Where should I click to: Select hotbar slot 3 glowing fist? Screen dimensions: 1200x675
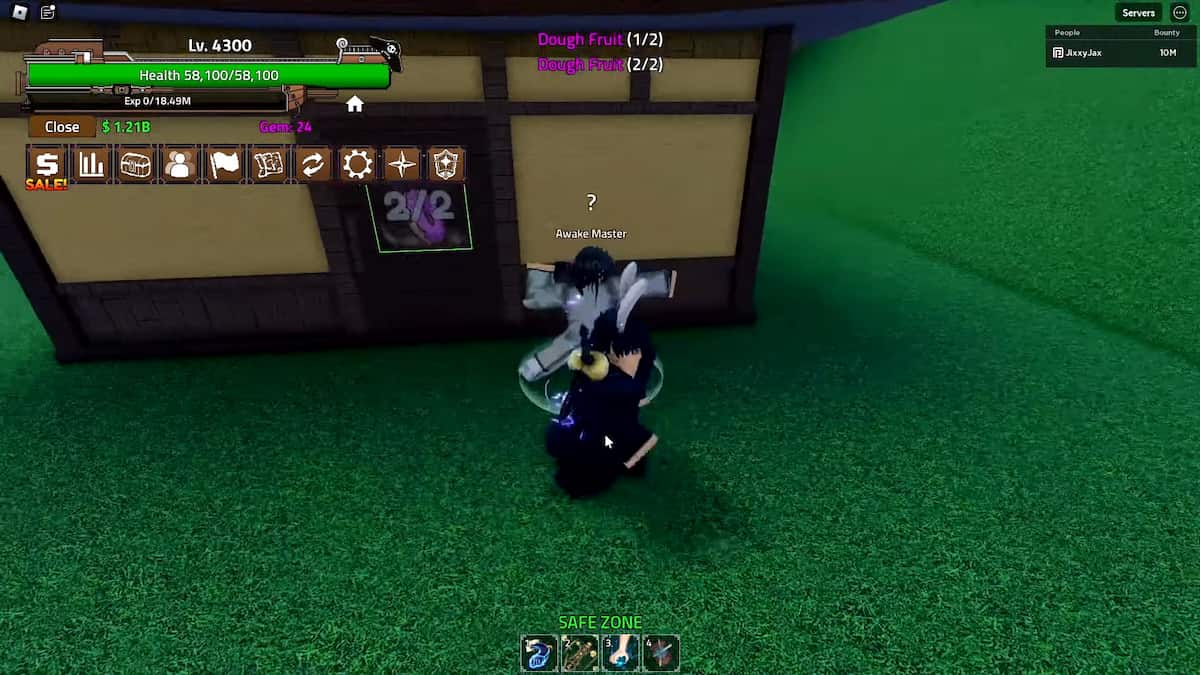620,653
